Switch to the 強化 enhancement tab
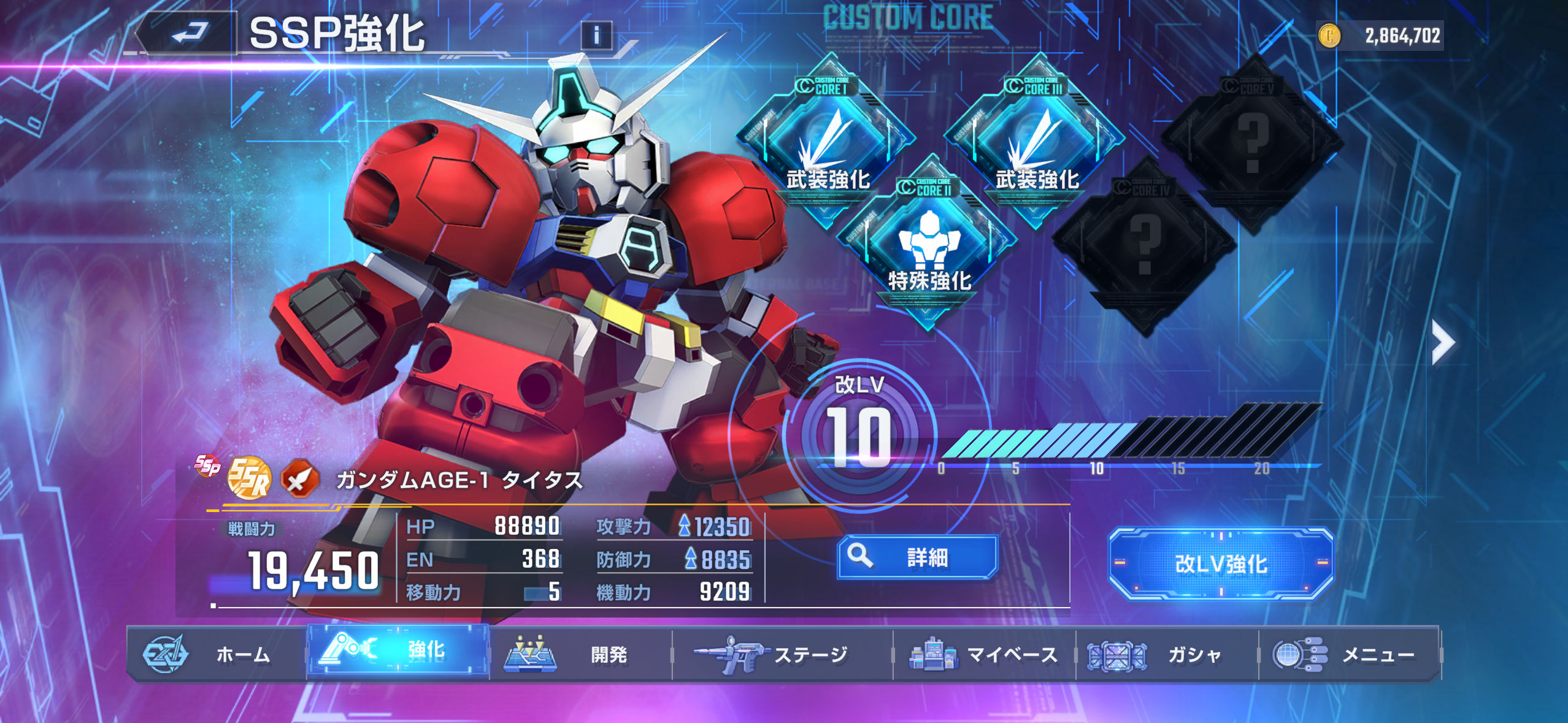 [399, 651]
